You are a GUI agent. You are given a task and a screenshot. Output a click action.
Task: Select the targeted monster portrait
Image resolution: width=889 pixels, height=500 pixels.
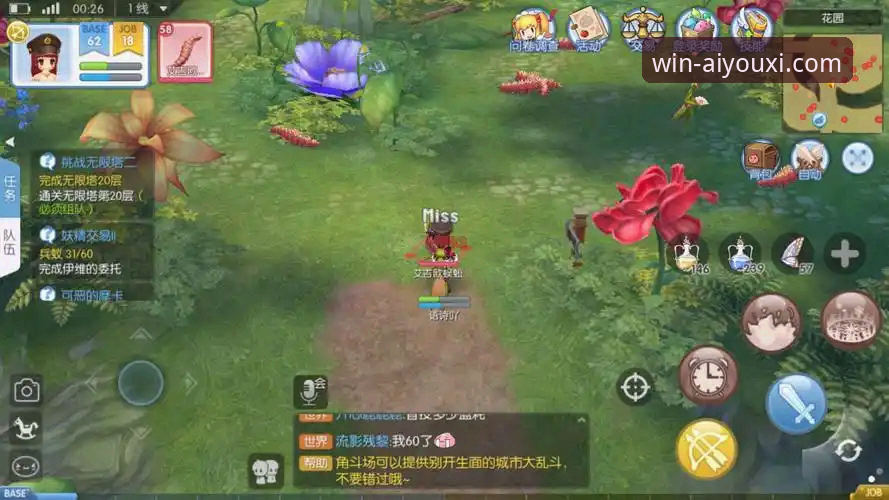[185, 52]
